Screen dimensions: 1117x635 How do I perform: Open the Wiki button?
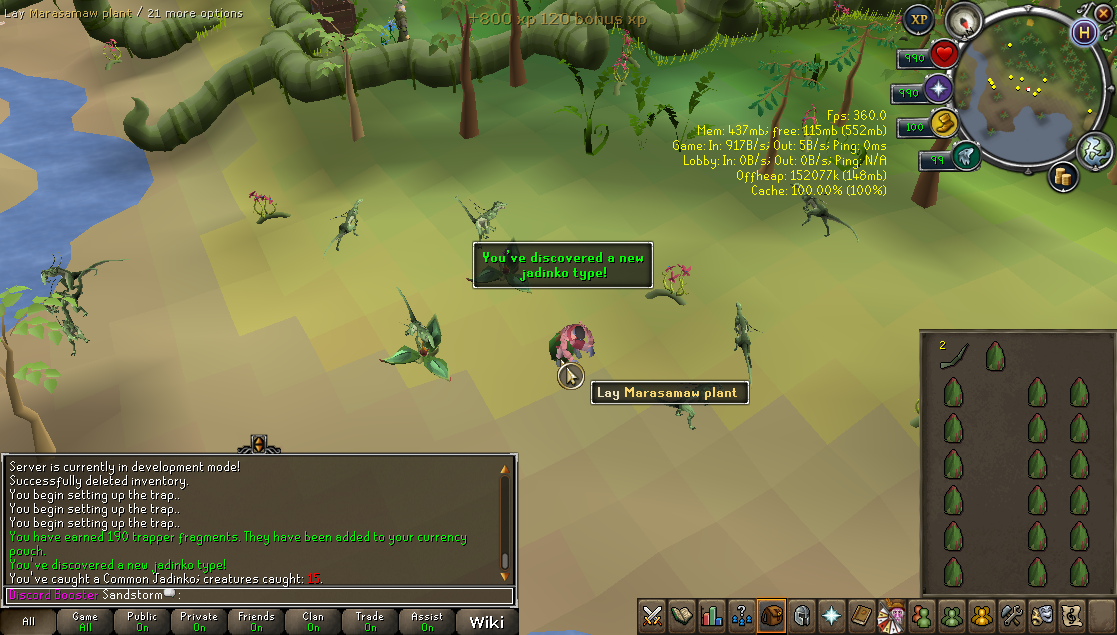pos(486,622)
